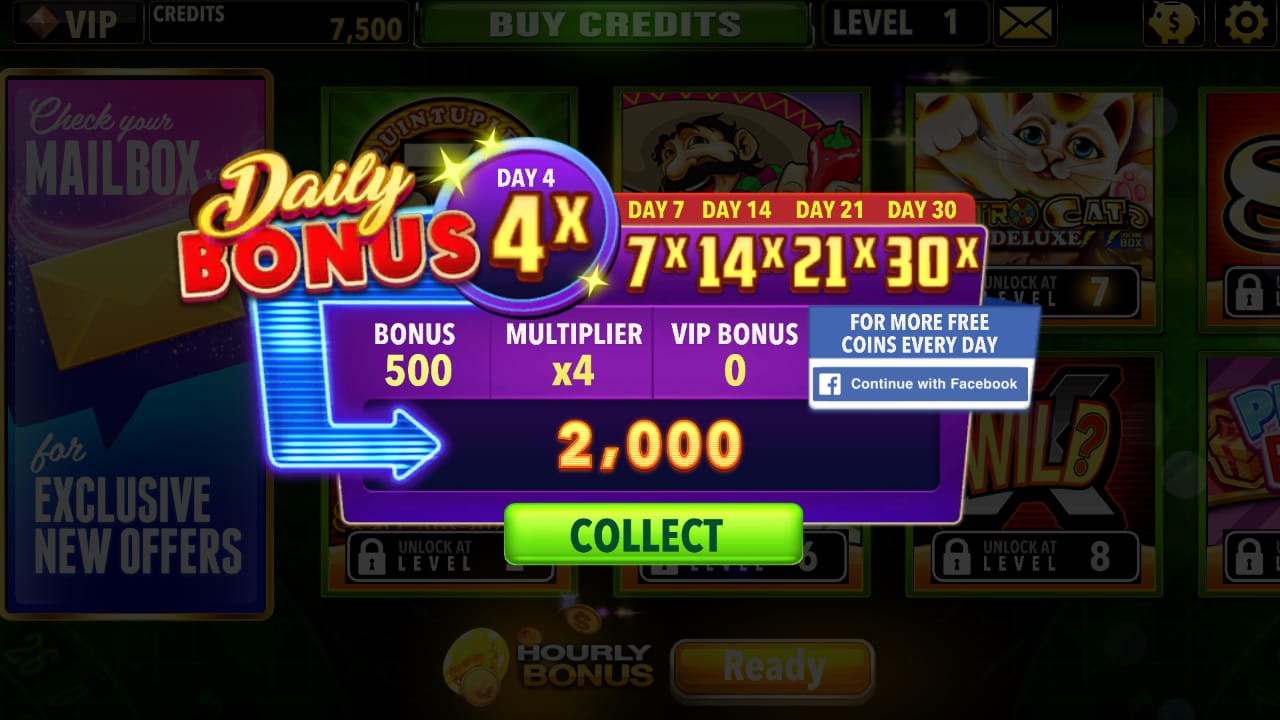
Task: Select the Multiplier x4 panel
Action: (574, 352)
